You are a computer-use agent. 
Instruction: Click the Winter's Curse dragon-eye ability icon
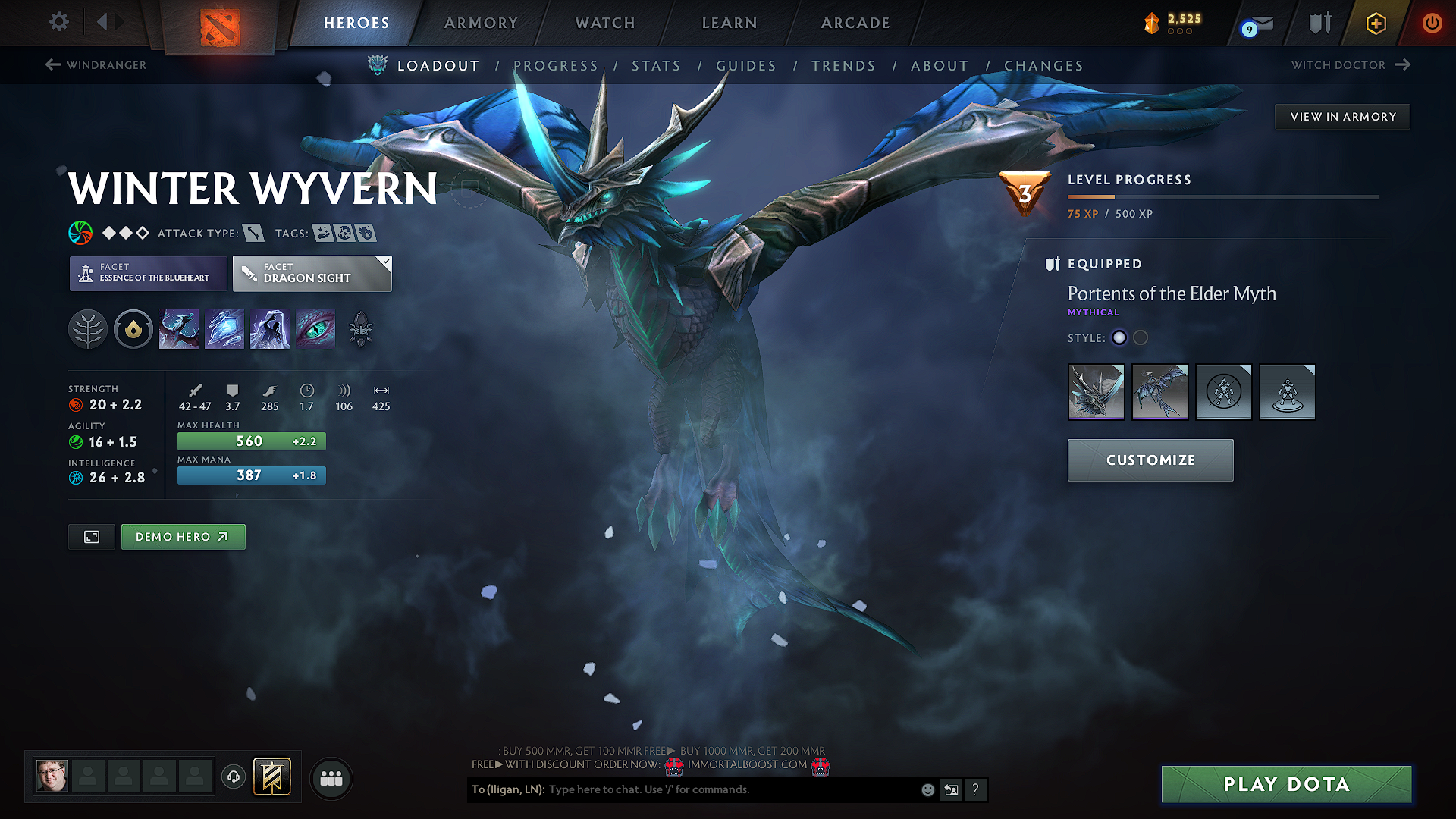[x=315, y=328]
